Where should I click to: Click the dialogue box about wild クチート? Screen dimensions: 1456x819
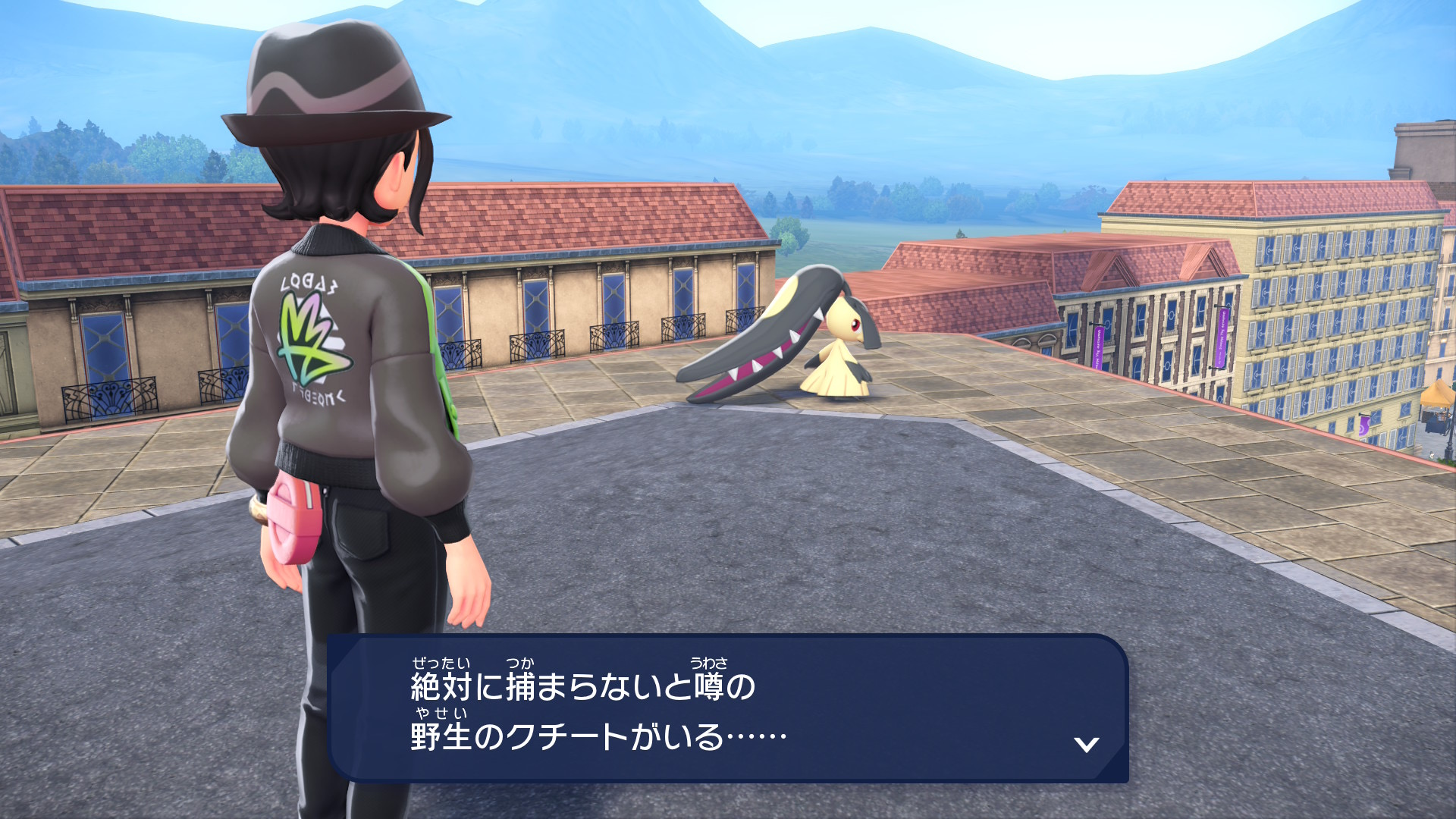click(728, 708)
